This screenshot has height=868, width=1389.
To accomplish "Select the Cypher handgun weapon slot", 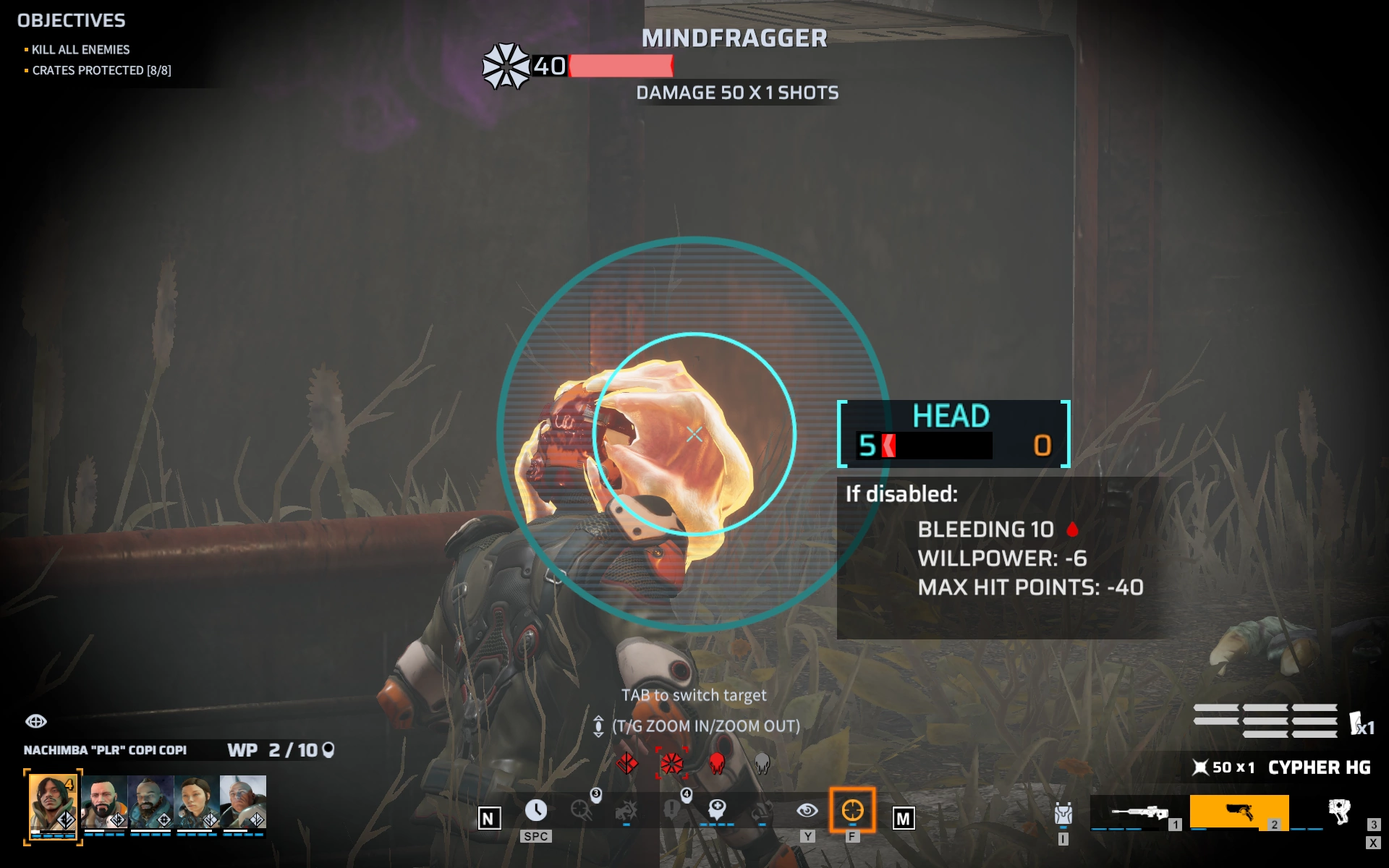I will point(1239,812).
